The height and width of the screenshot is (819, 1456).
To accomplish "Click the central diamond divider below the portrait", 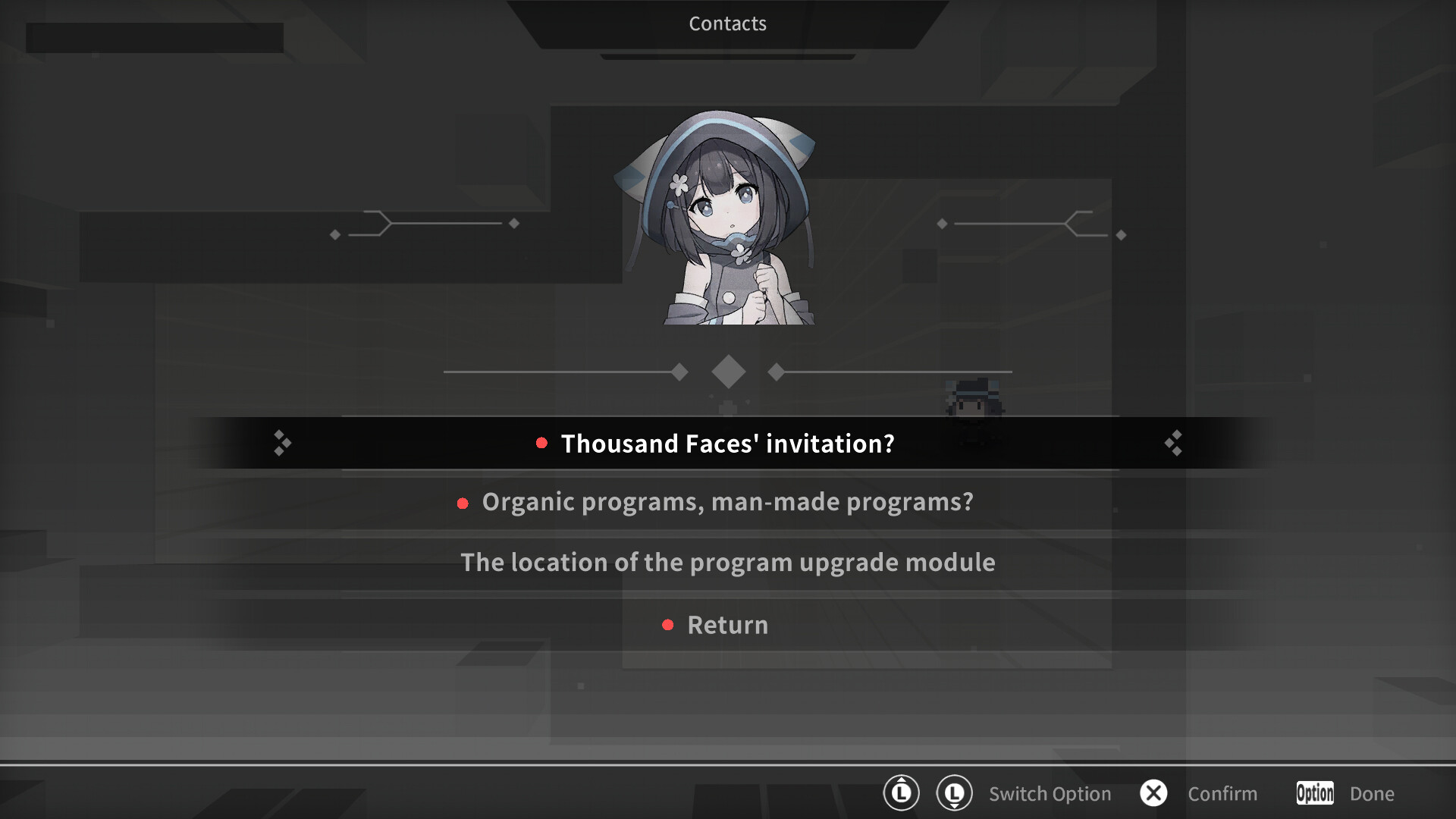I will [x=728, y=371].
